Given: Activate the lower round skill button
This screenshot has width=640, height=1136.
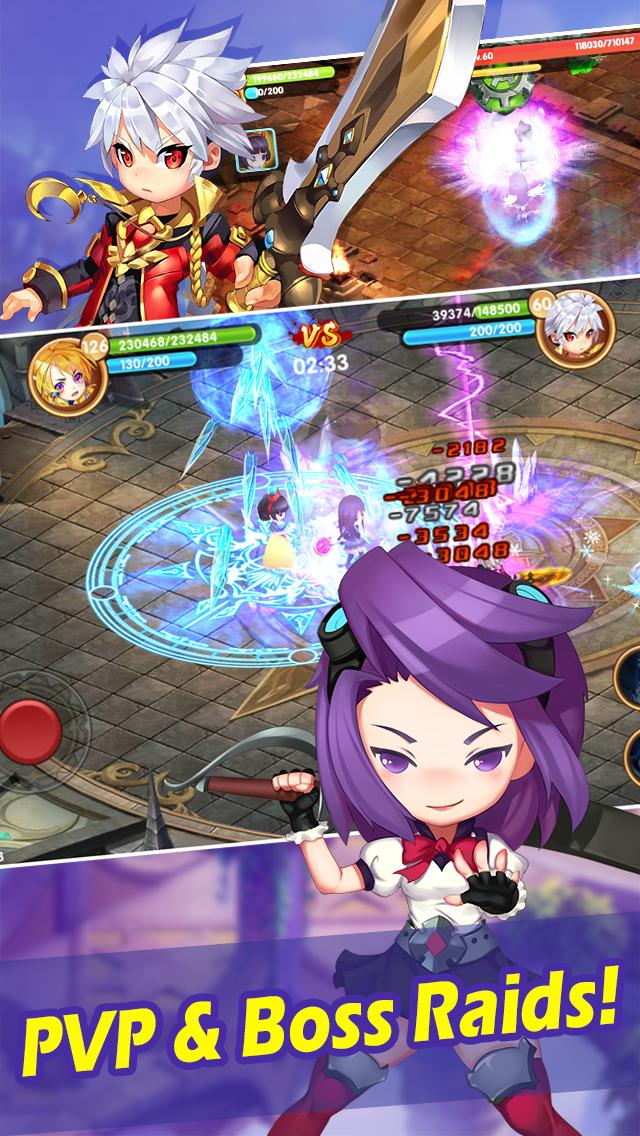Looking at the screenshot, I should pos(632,759).
